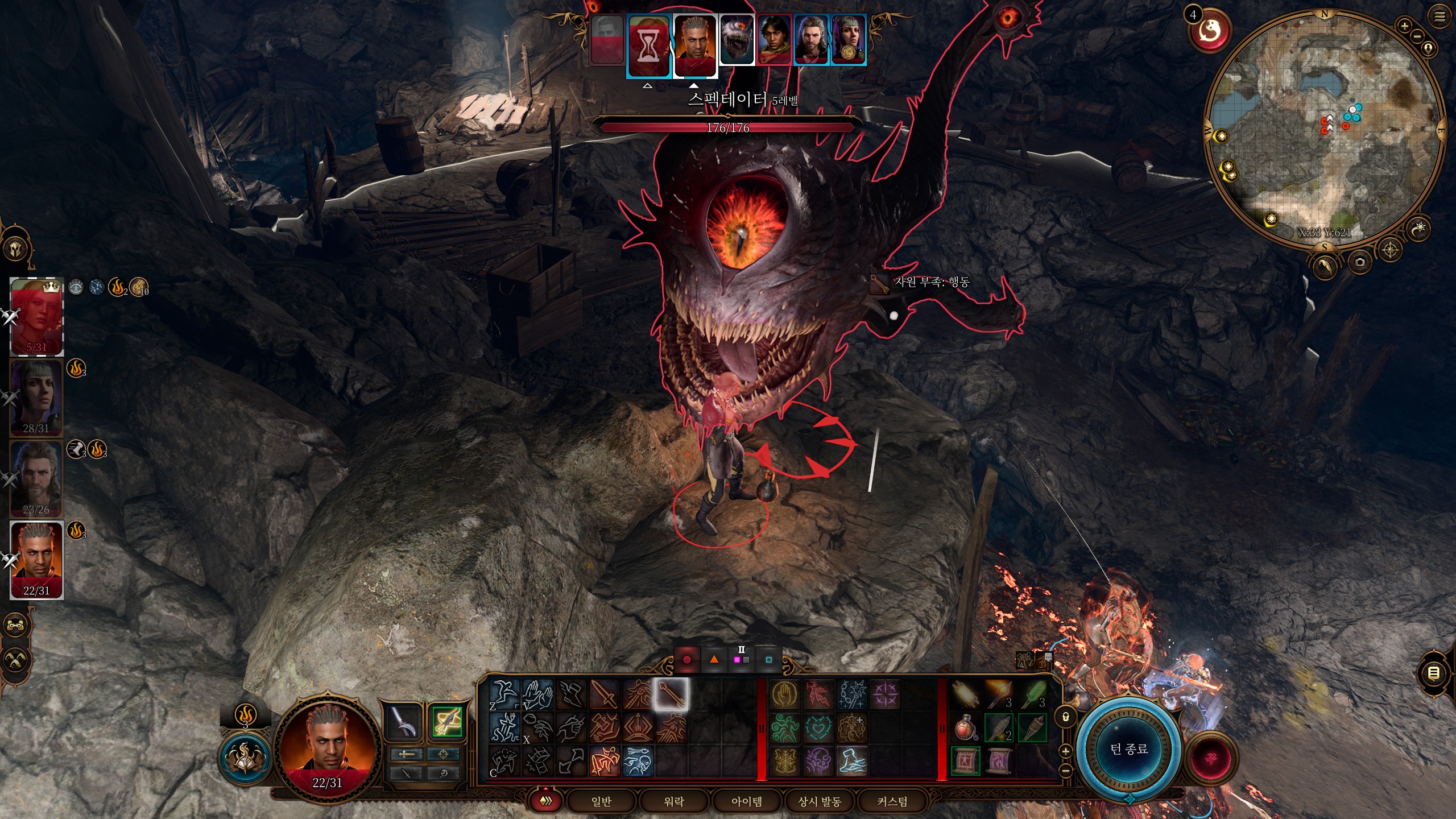Click the camera icon below the minimap
The height and width of the screenshot is (819, 1456).
coord(1360,262)
